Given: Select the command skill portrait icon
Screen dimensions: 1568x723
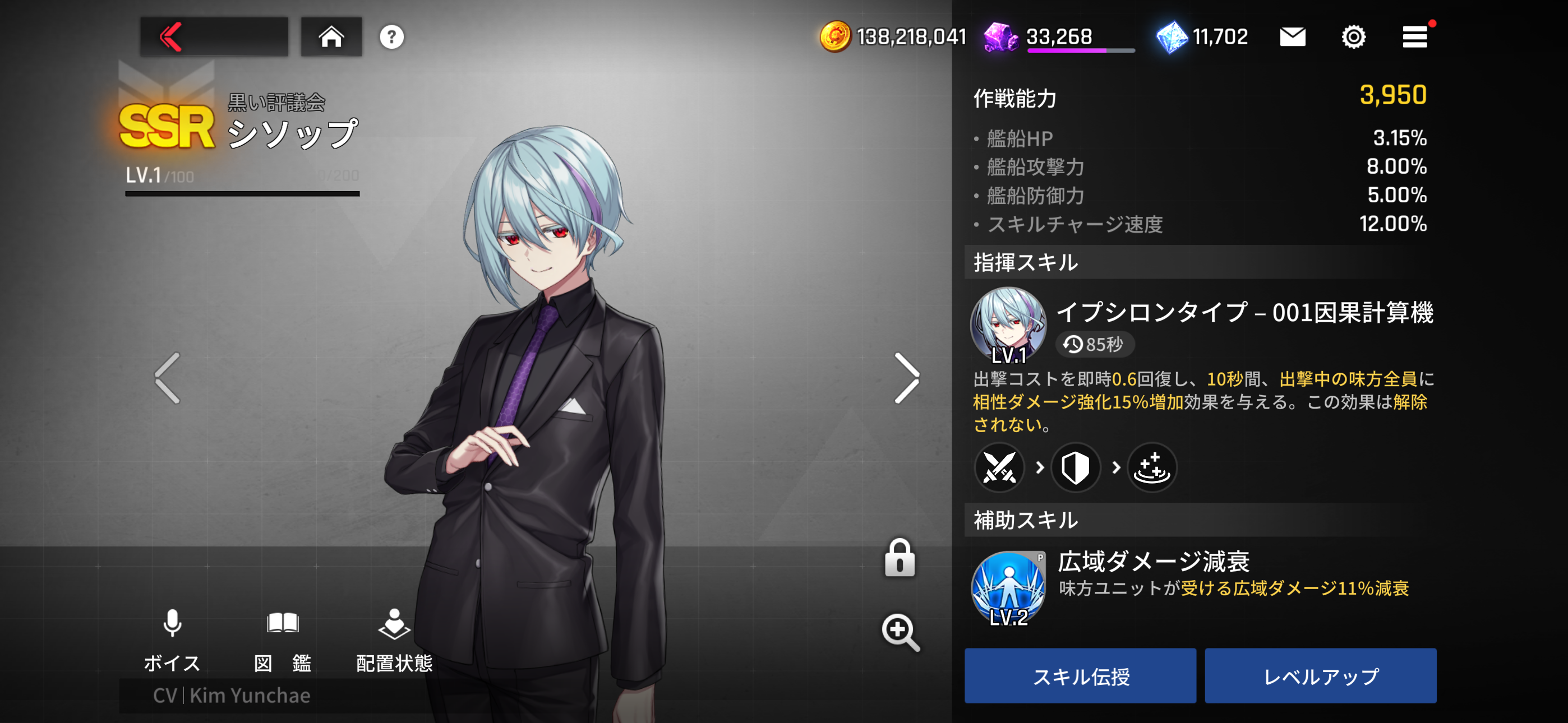Looking at the screenshot, I should 1008,326.
